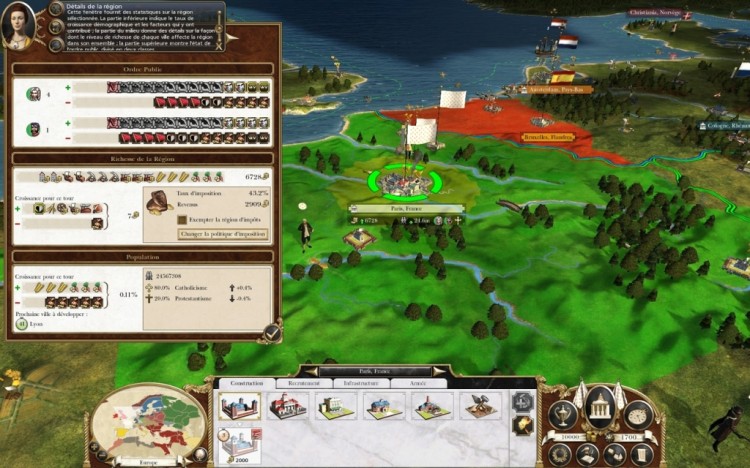750x468 pixels.
Task: Switch to the Recrutement tab
Action: click(x=303, y=383)
